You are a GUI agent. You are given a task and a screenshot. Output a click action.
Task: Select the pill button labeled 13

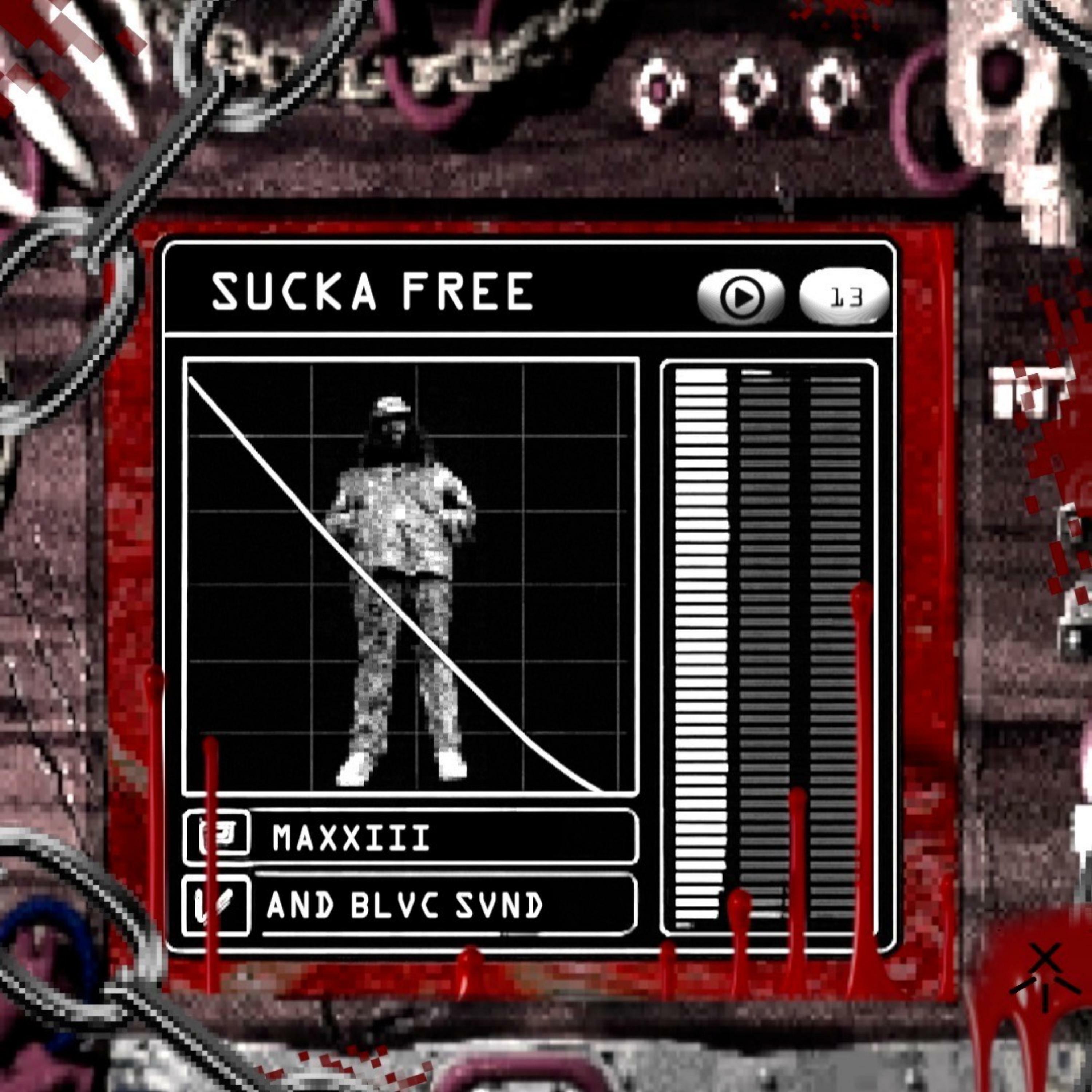point(844,296)
